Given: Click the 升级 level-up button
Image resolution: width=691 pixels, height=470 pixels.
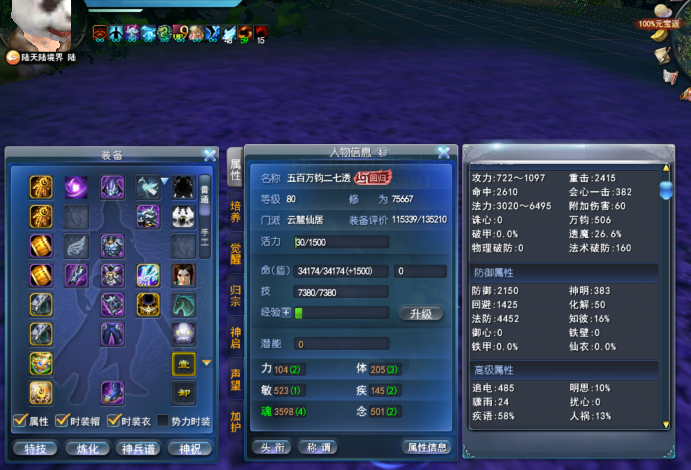Looking at the screenshot, I should tap(420, 313).
